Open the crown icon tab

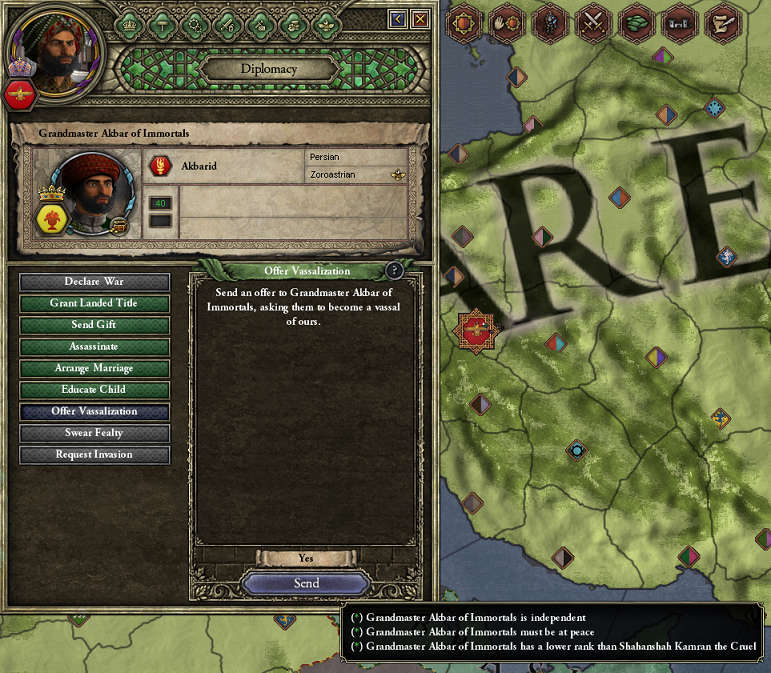(x=128, y=24)
